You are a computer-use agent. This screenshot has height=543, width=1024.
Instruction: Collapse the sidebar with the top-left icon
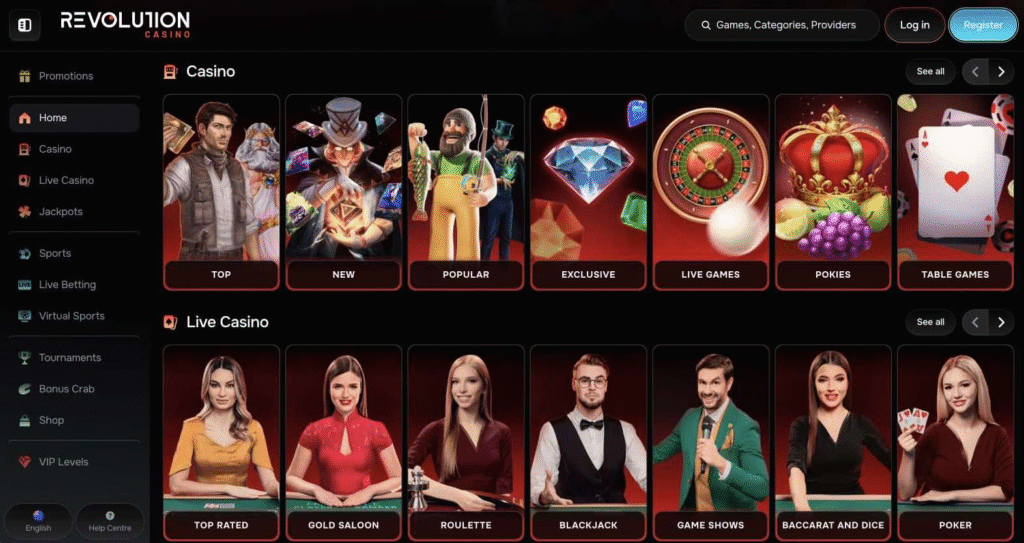(25, 25)
